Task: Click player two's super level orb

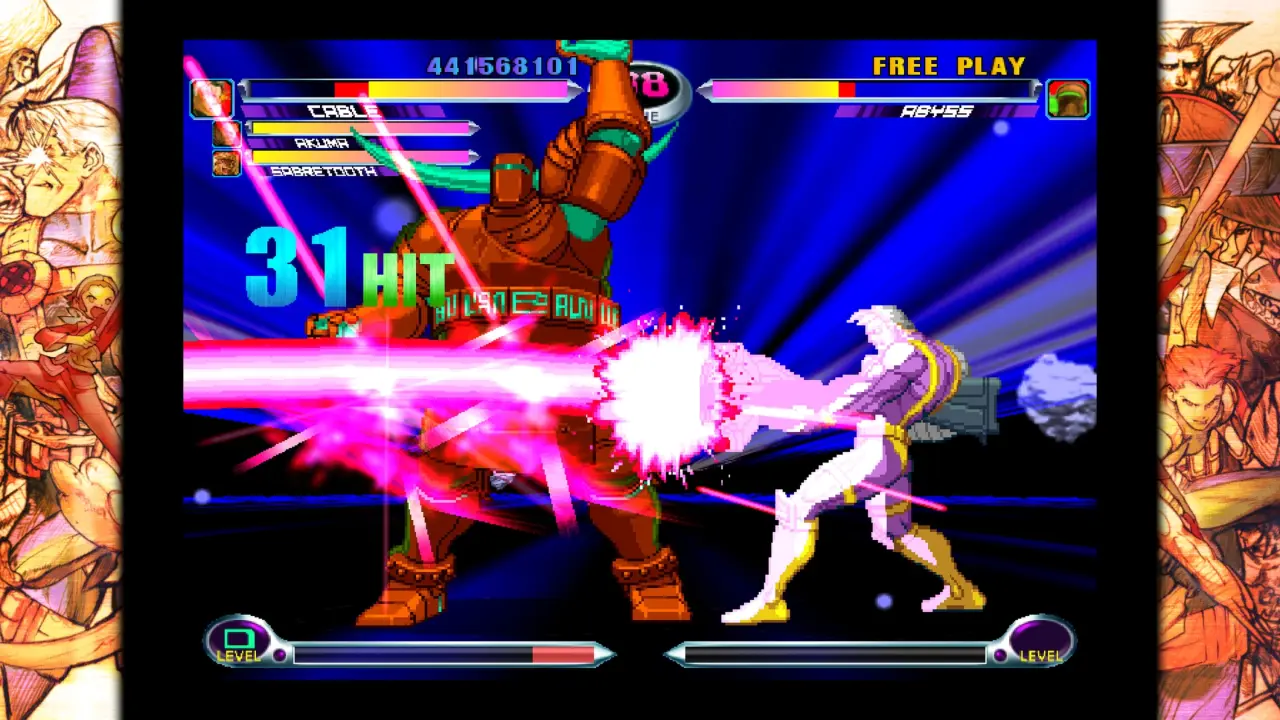Action: click(x=1040, y=640)
